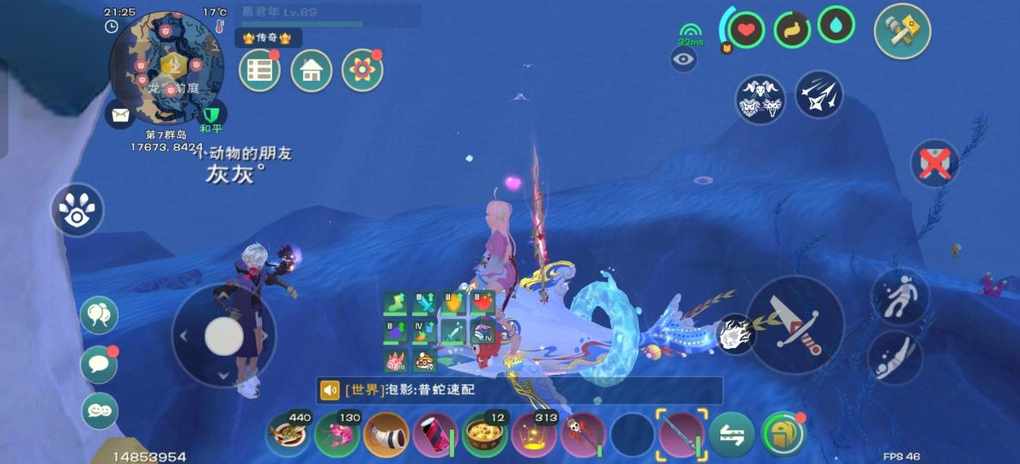Attack with the main sword button
Screen dimensions: 1020x464
(x=795, y=325)
